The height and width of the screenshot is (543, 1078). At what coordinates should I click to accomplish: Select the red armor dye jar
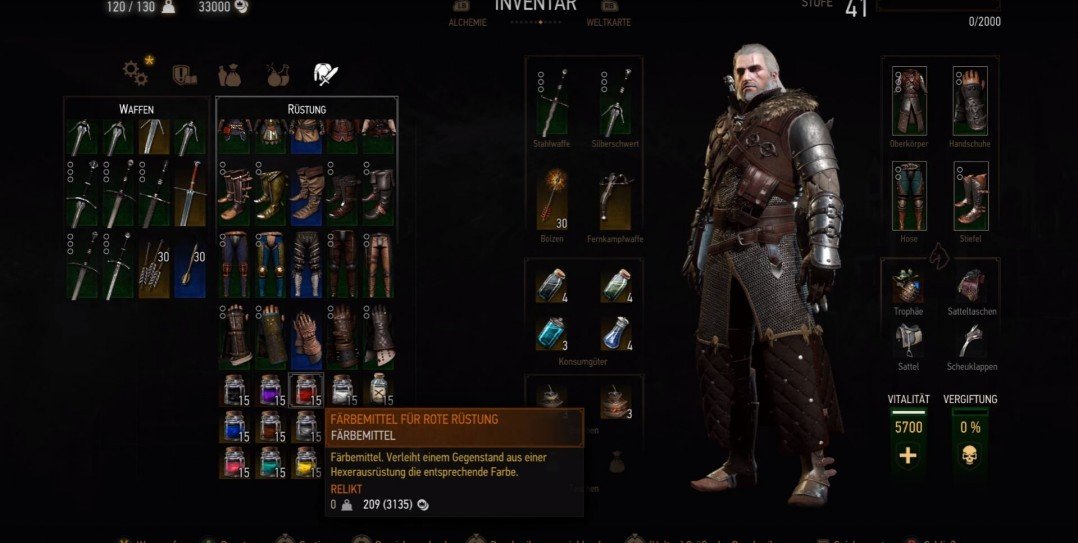tap(305, 390)
